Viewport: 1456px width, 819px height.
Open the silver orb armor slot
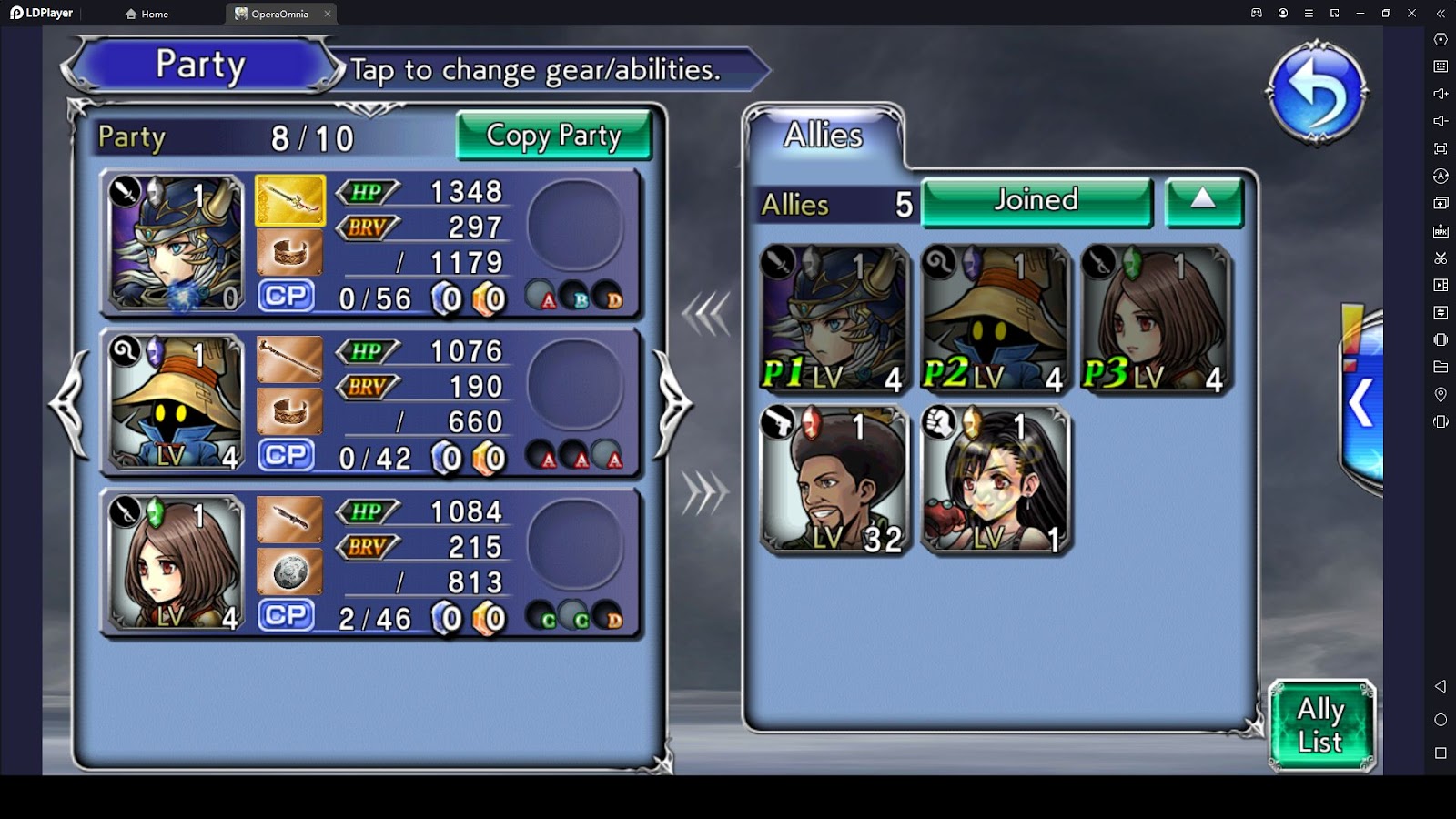[x=290, y=571]
